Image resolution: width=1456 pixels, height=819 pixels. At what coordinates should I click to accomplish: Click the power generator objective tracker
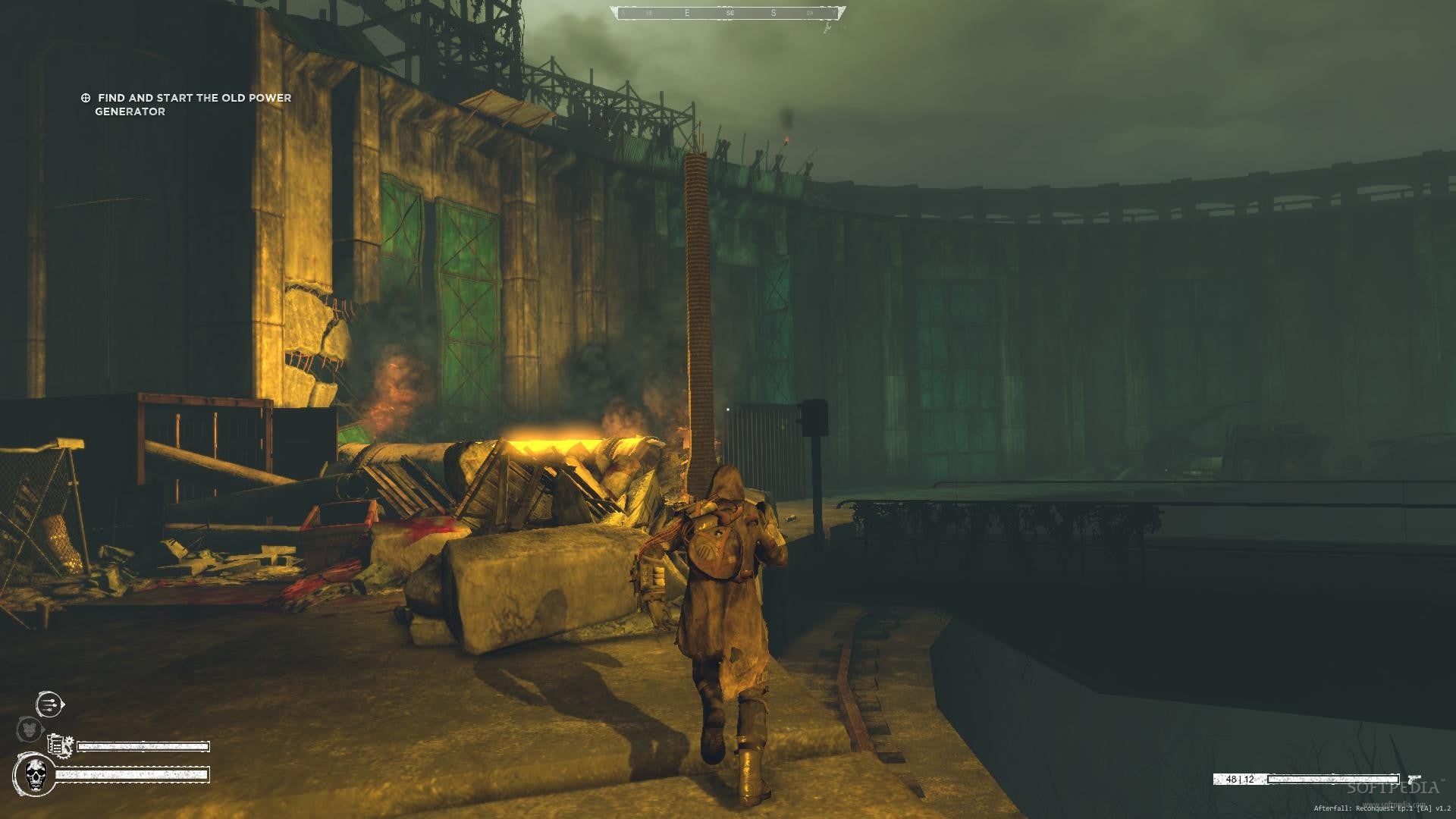[x=187, y=105]
